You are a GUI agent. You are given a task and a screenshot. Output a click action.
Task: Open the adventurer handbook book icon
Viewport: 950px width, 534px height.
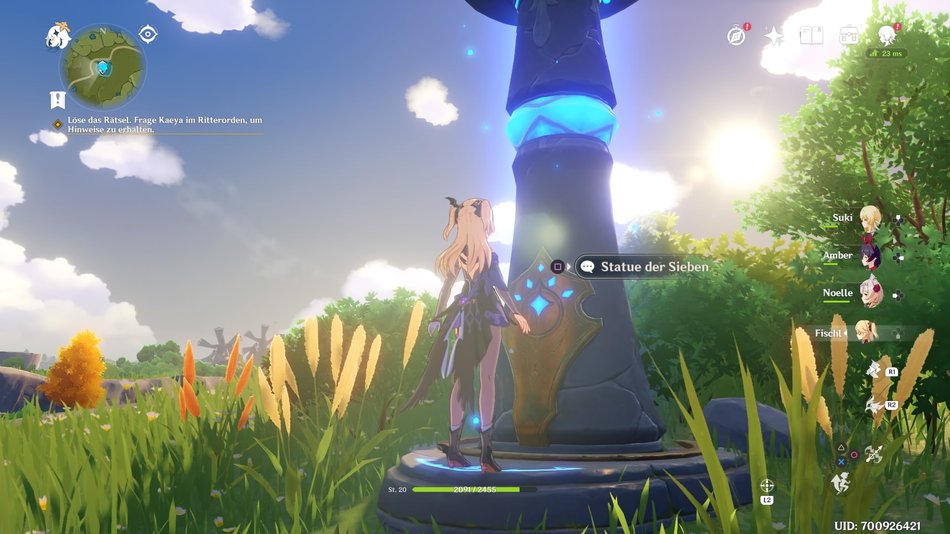coord(811,36)
